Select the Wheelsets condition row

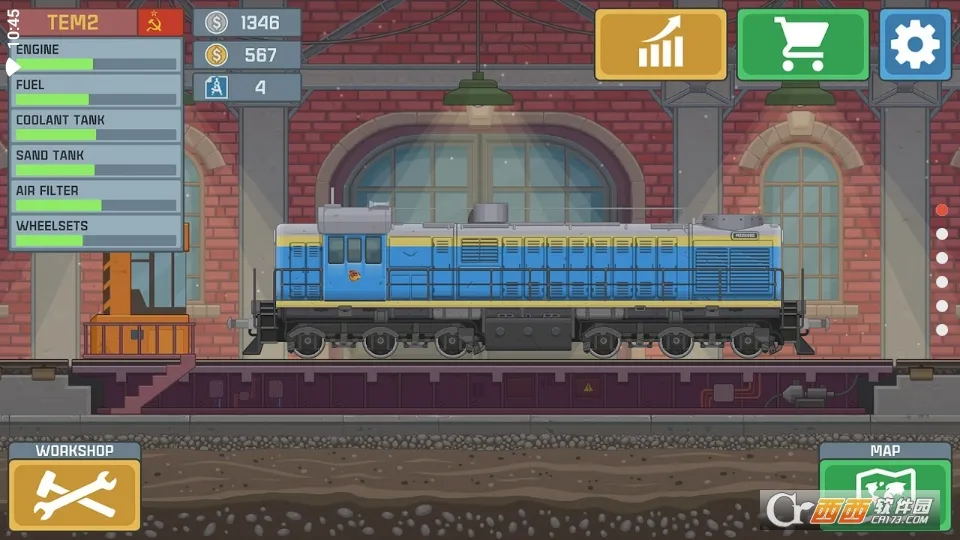pyautogui.click(x=96, y=232)
